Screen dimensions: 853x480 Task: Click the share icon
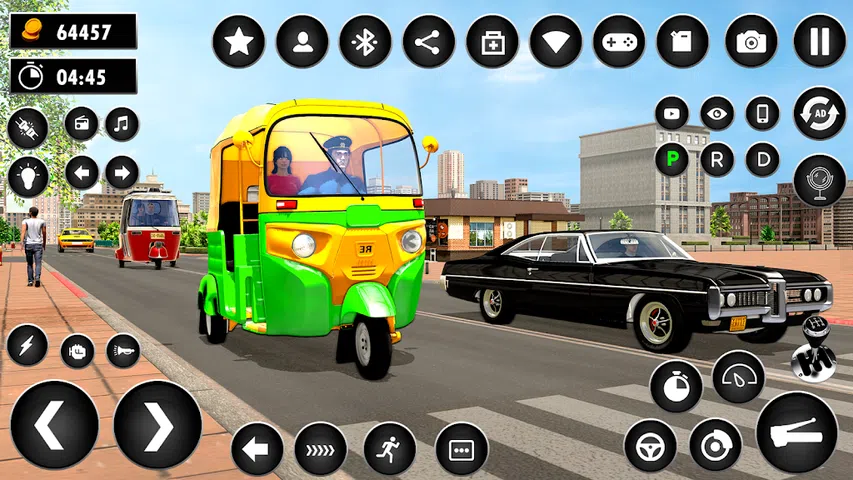pyautogui.click(x=428, y=42)
